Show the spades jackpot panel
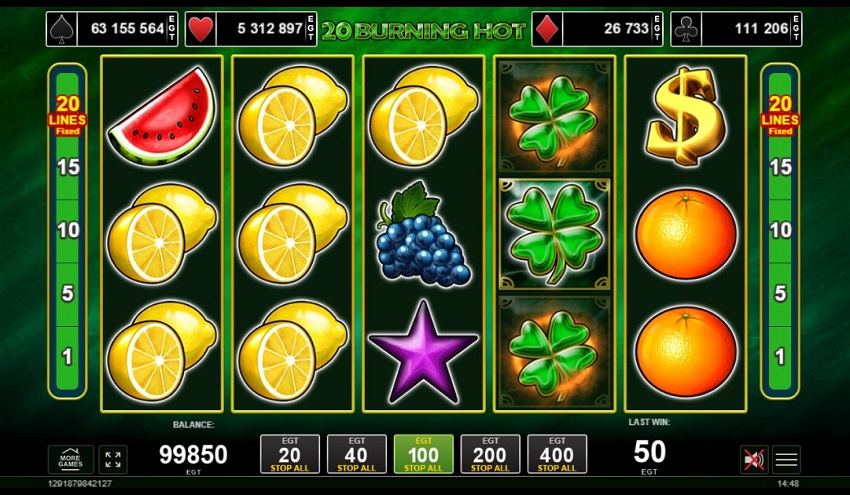Screen dimensions: 850x495 [112, 29]
